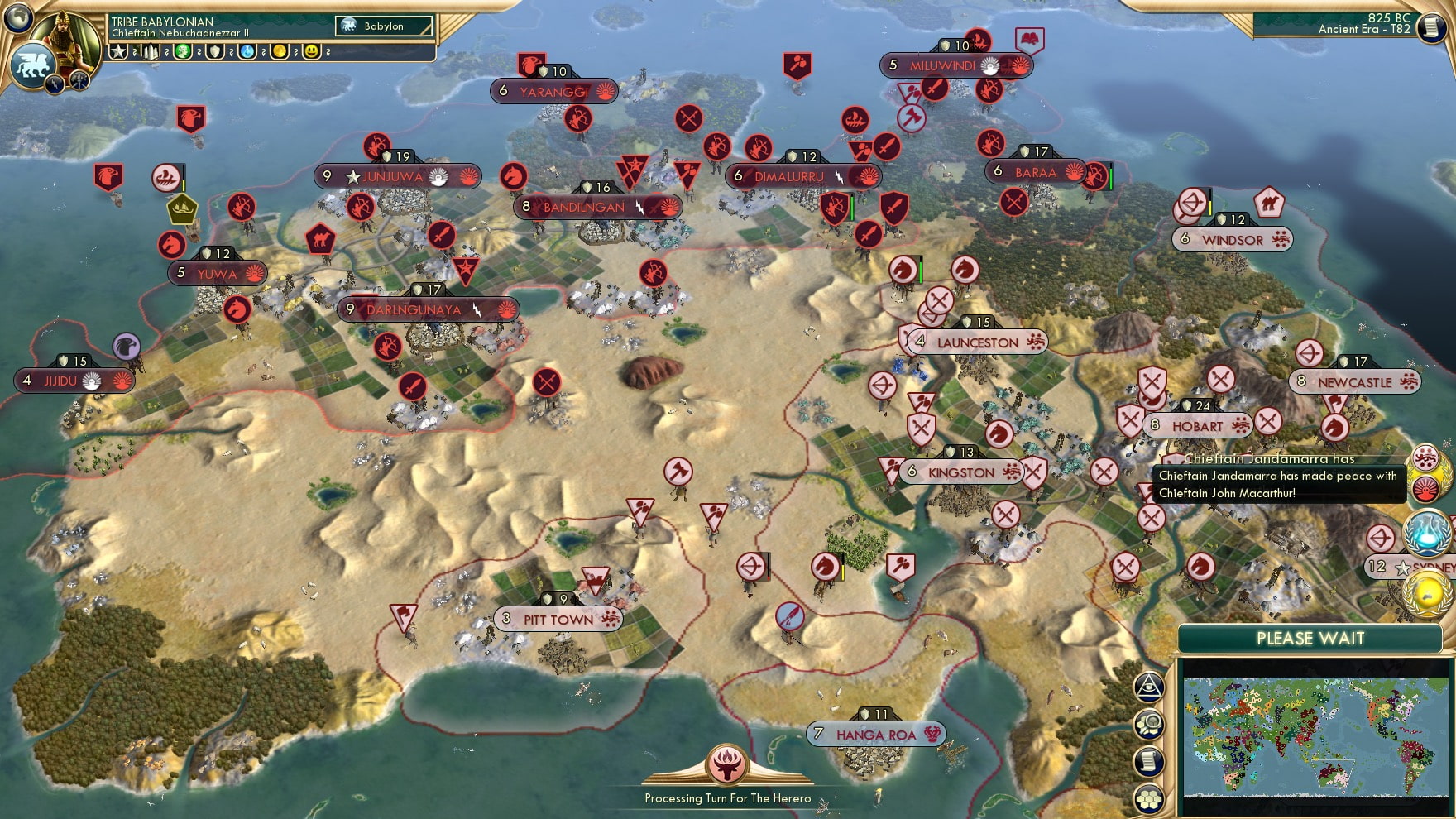Click the hammer medallion under the leader portrait
Viewport: 1456px width, 819px height.
click(78, 82)
